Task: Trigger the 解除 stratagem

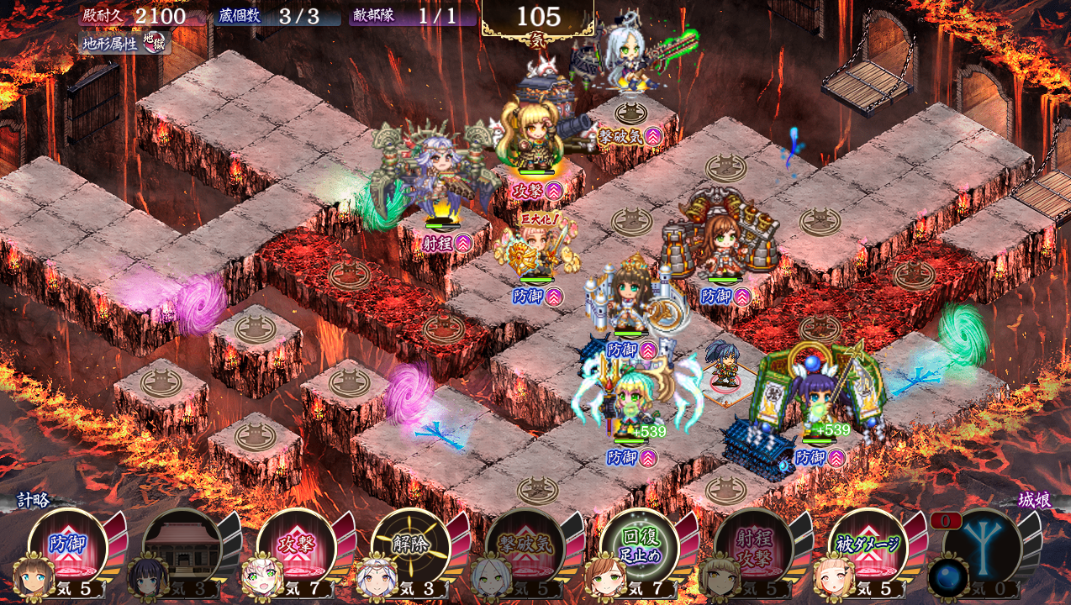Action: [x=410, y=546]
